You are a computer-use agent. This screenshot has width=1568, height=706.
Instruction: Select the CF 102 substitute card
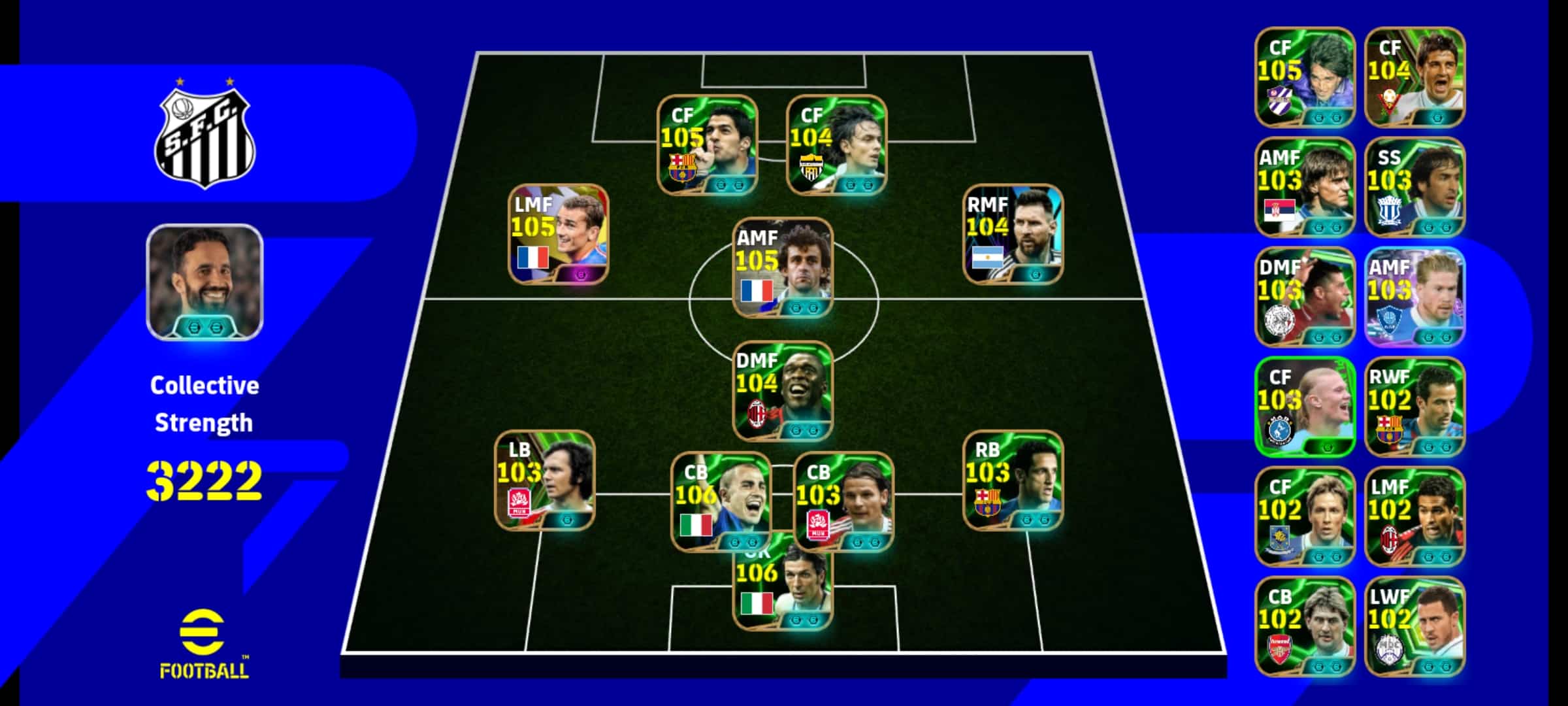[x=1305, y=516]
